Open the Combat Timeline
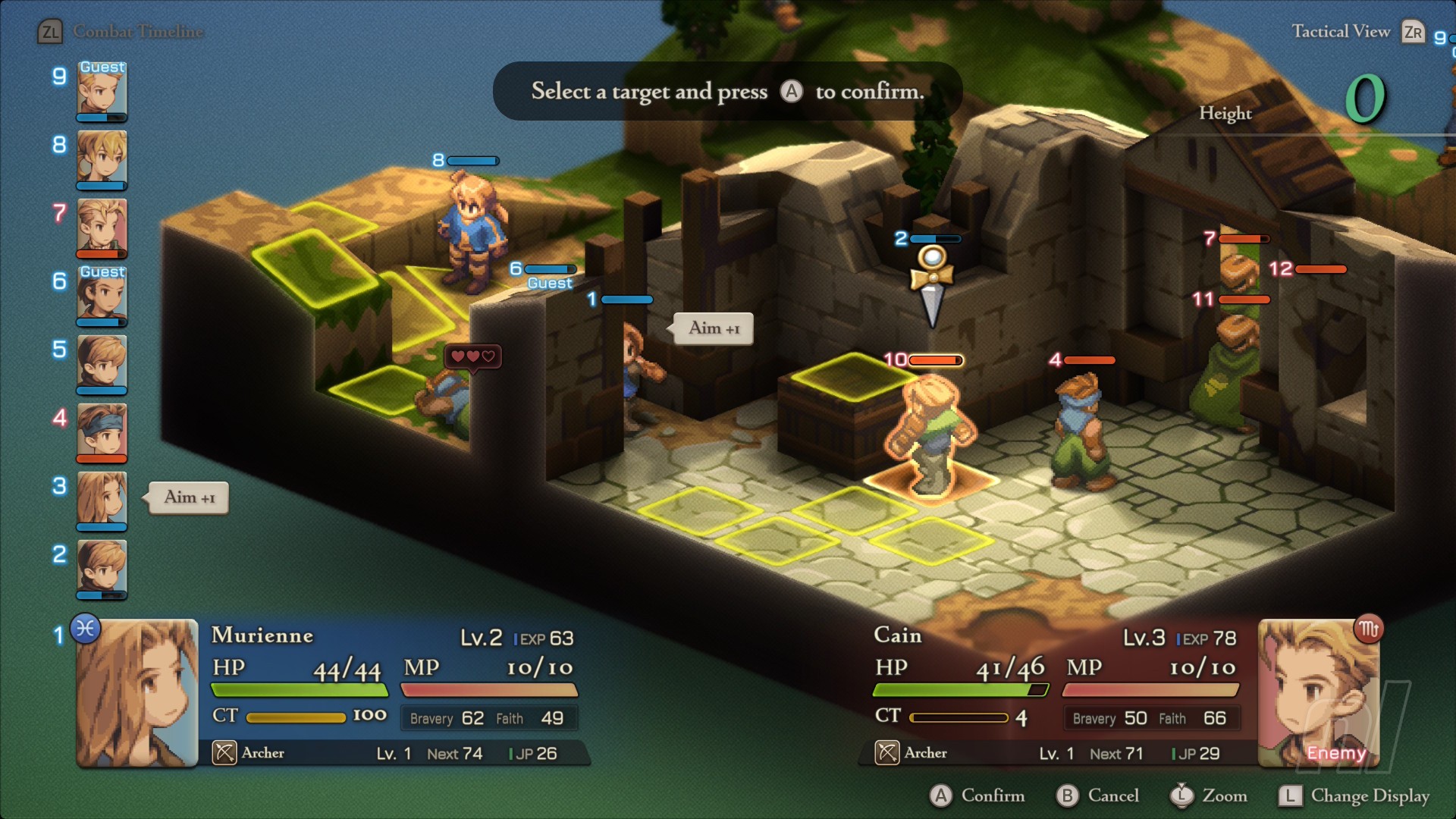1456x819 pixels. click(121, 32)
